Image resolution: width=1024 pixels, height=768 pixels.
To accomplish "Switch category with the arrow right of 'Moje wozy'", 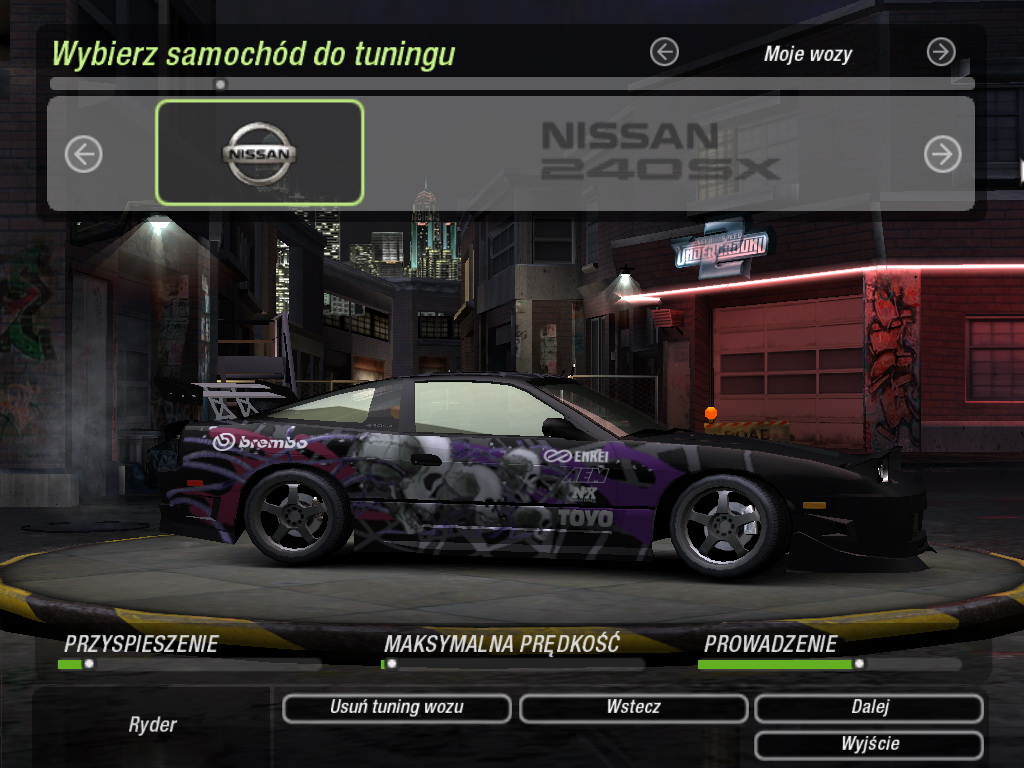I will click(x=941, y=52).
